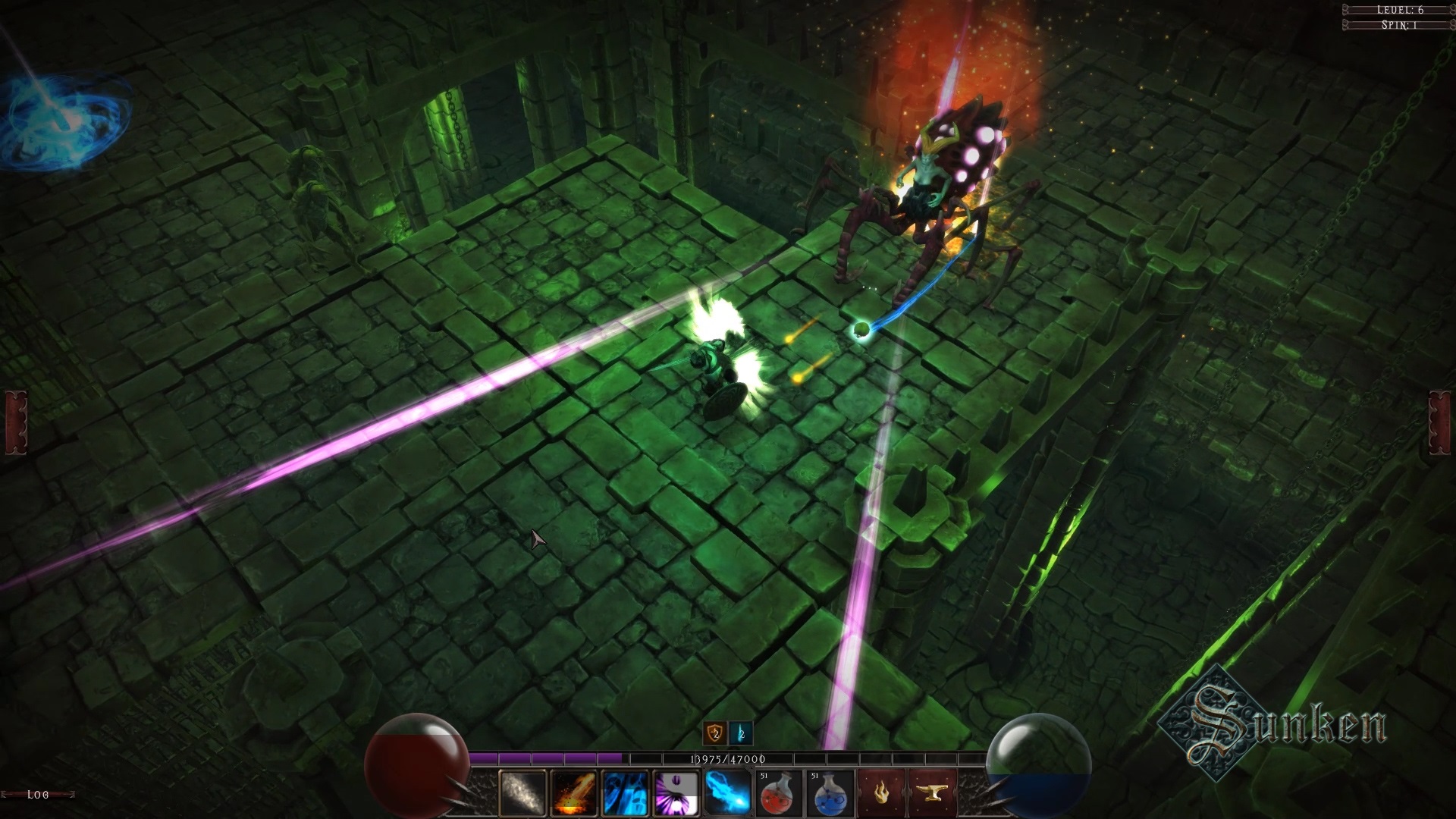Screen dimensions: 1456x819
Task: Deactivate the highlighted lightning skill slot
Action: tap(728, 794)
